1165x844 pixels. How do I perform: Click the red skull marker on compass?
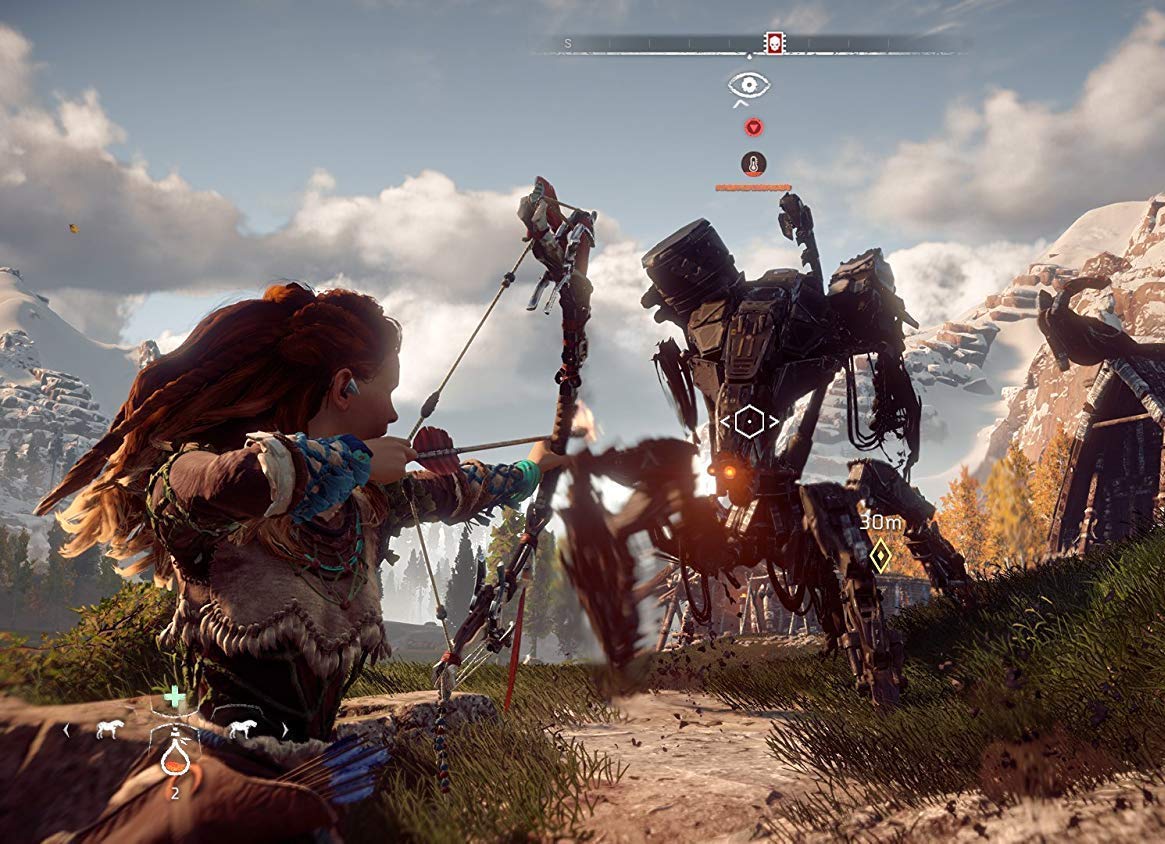(x=774, y=43)
